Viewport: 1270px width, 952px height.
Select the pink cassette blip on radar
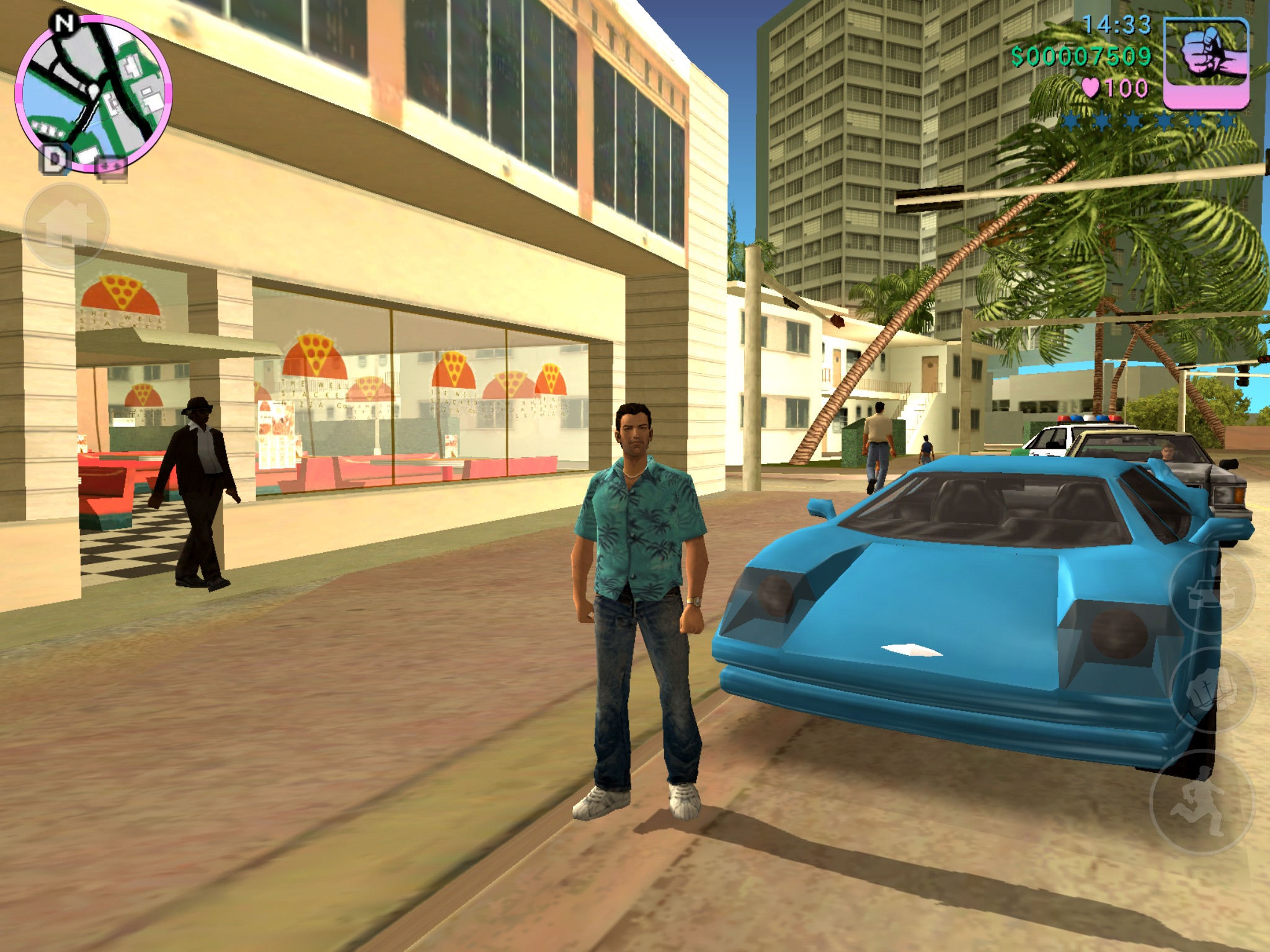click(112, 166)
